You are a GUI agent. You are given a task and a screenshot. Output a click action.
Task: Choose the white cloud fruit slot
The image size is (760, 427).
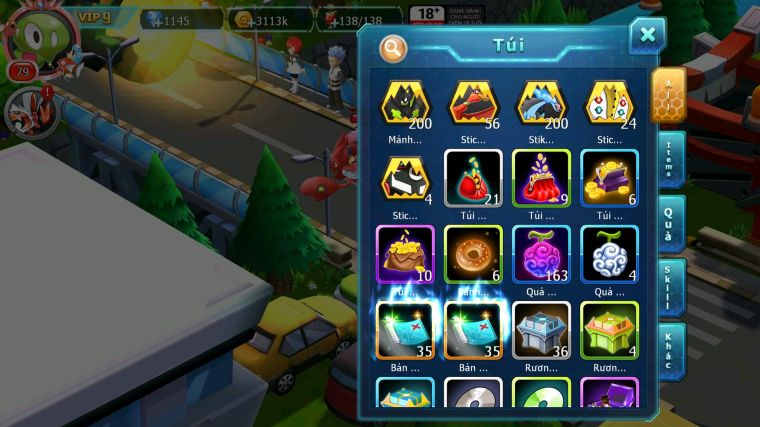tap(609, 255)
